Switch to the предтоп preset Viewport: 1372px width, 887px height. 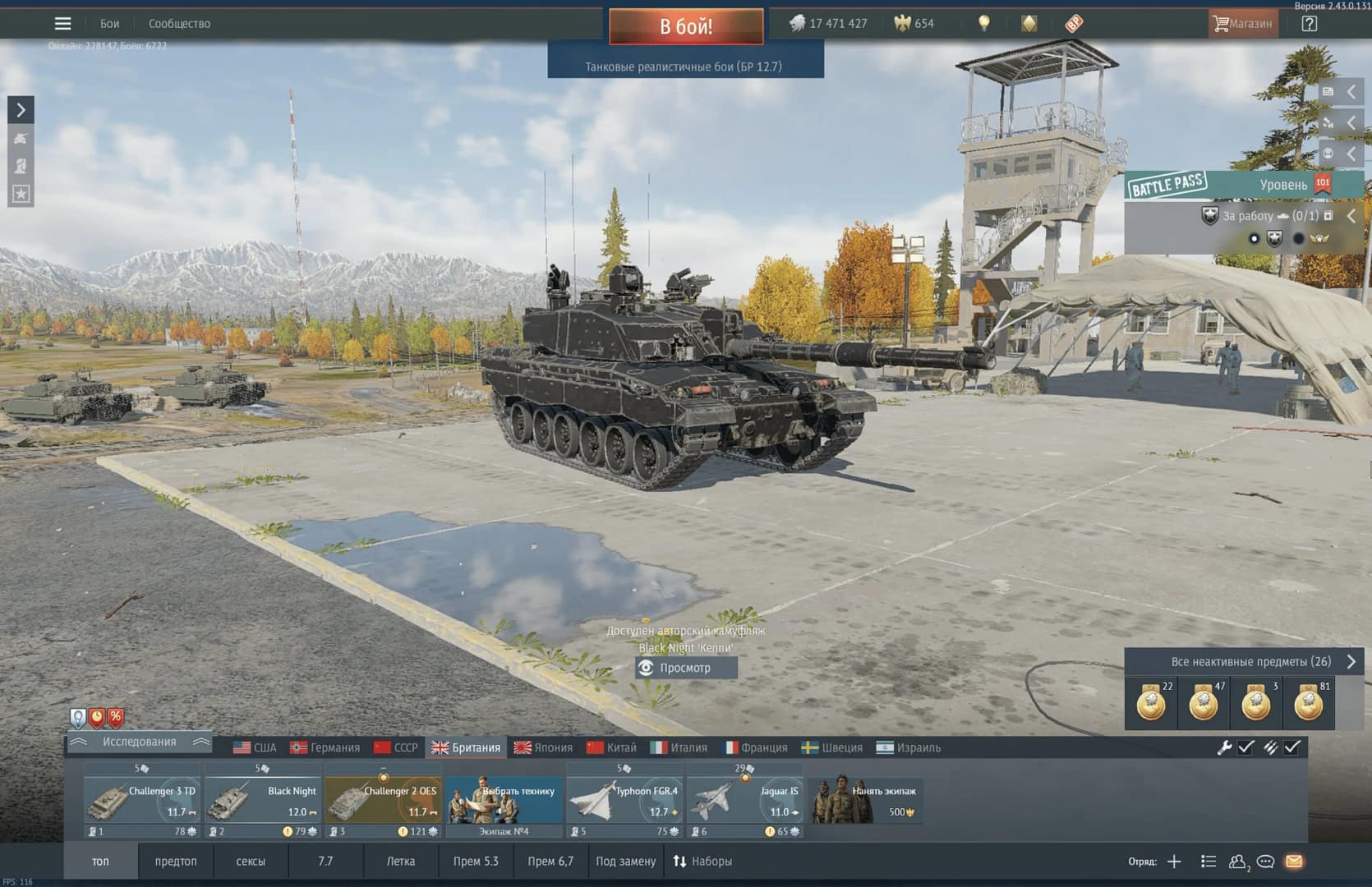pos(176,862)
